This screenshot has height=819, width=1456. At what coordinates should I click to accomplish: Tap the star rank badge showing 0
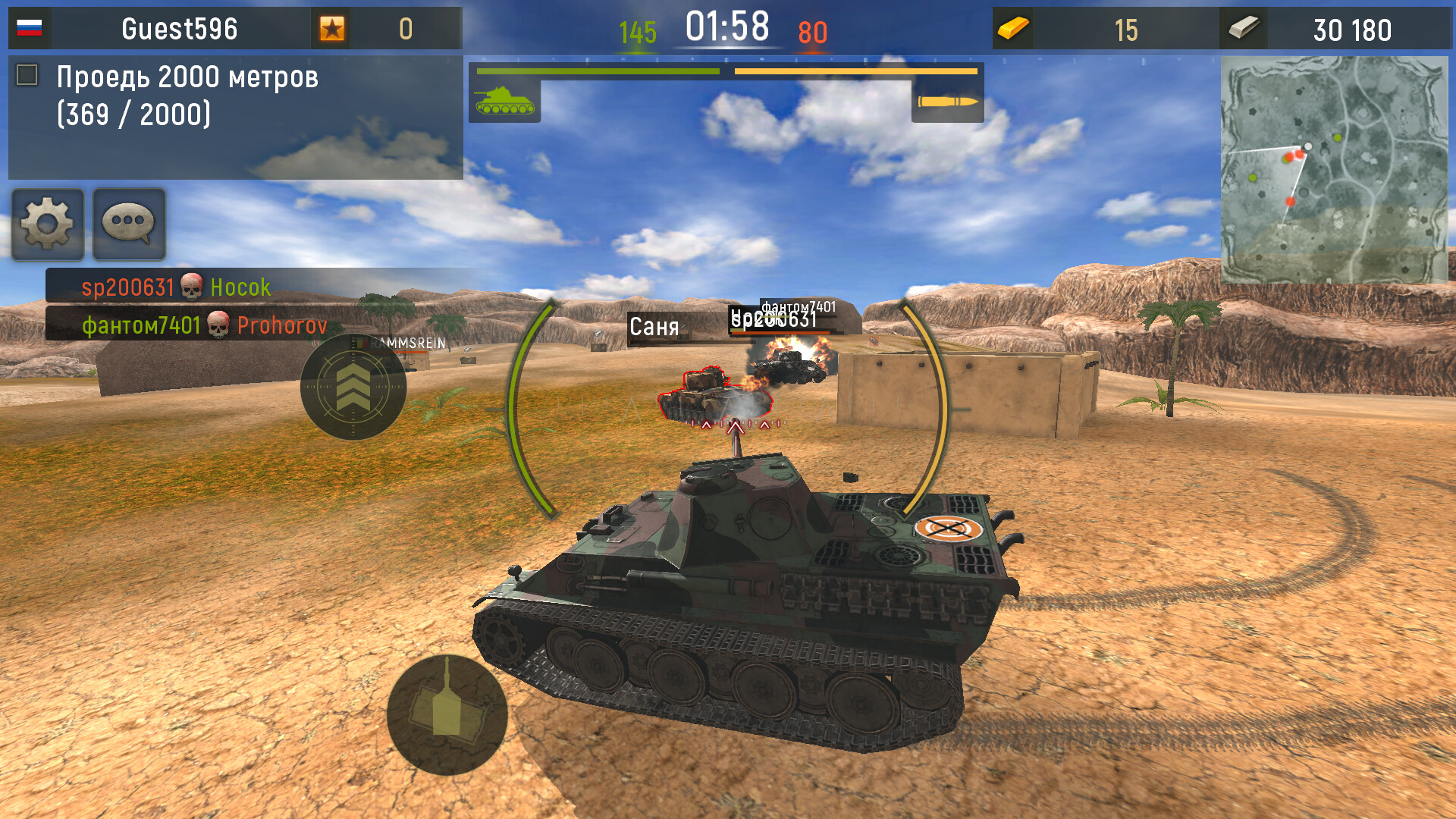click(x=331, y=29)
